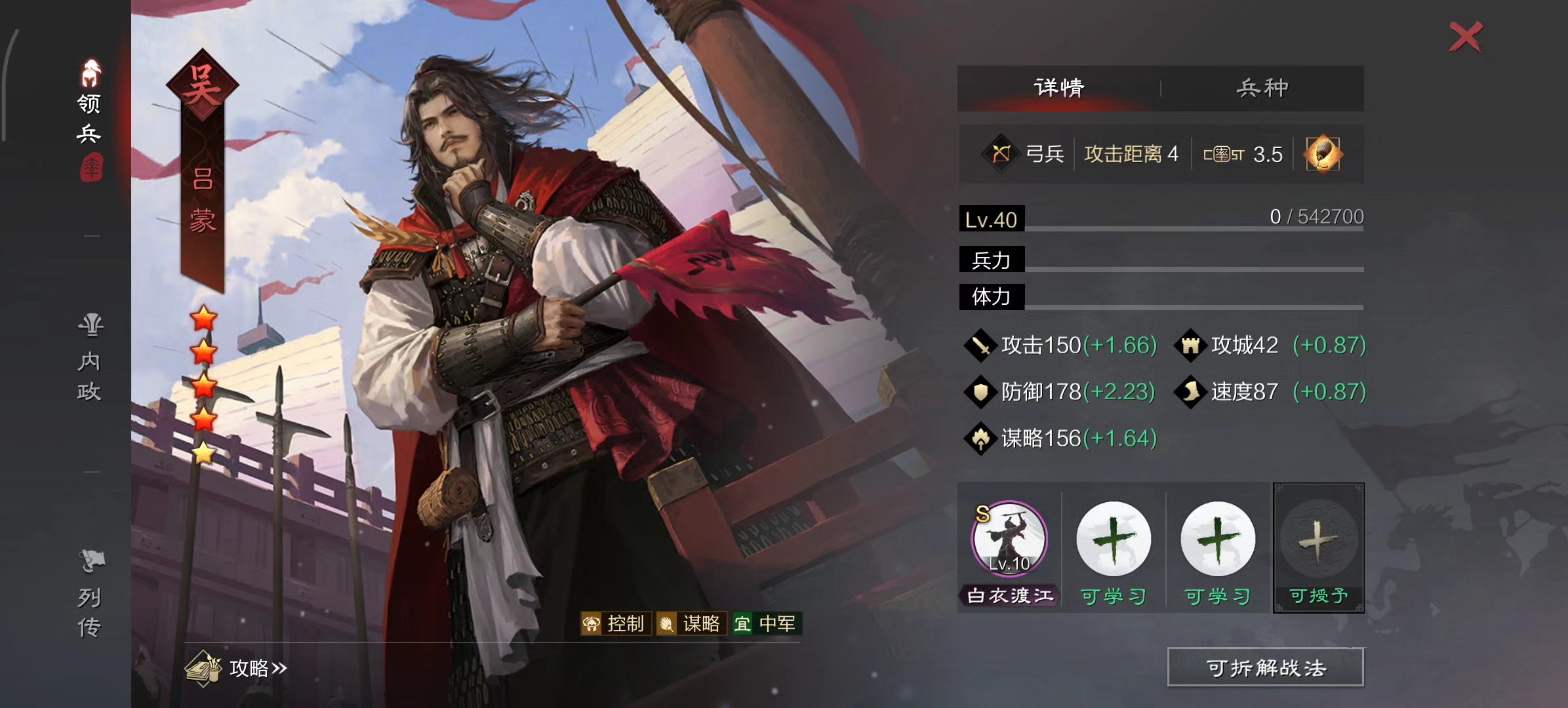Toggle the 宜中军 position tag

click(766, 623)
